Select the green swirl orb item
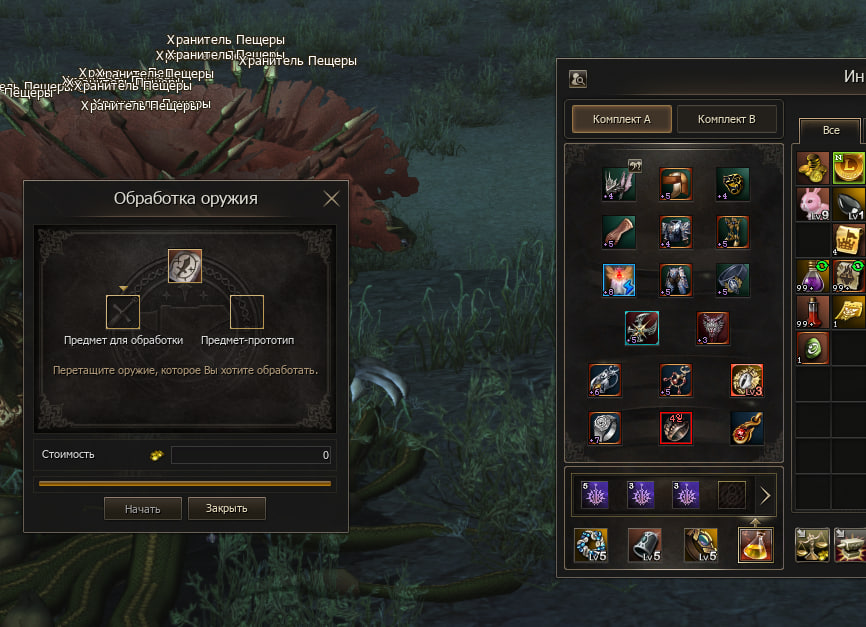Image resolution: width=866 pixels, height=627 pixels. coord(813,348)
